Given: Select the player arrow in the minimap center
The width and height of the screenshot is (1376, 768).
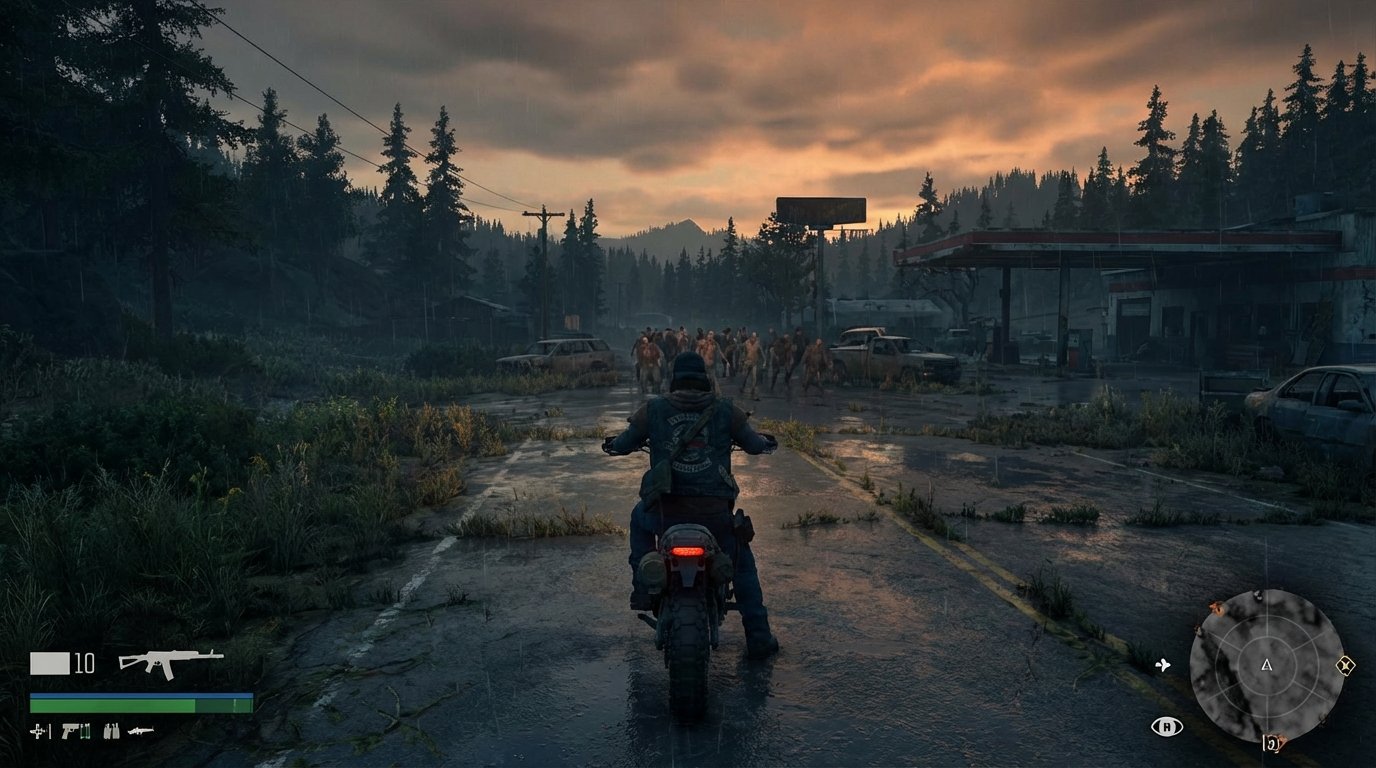Looking at the screenshot, I should pyautogui.click(x=1266, y=665).
